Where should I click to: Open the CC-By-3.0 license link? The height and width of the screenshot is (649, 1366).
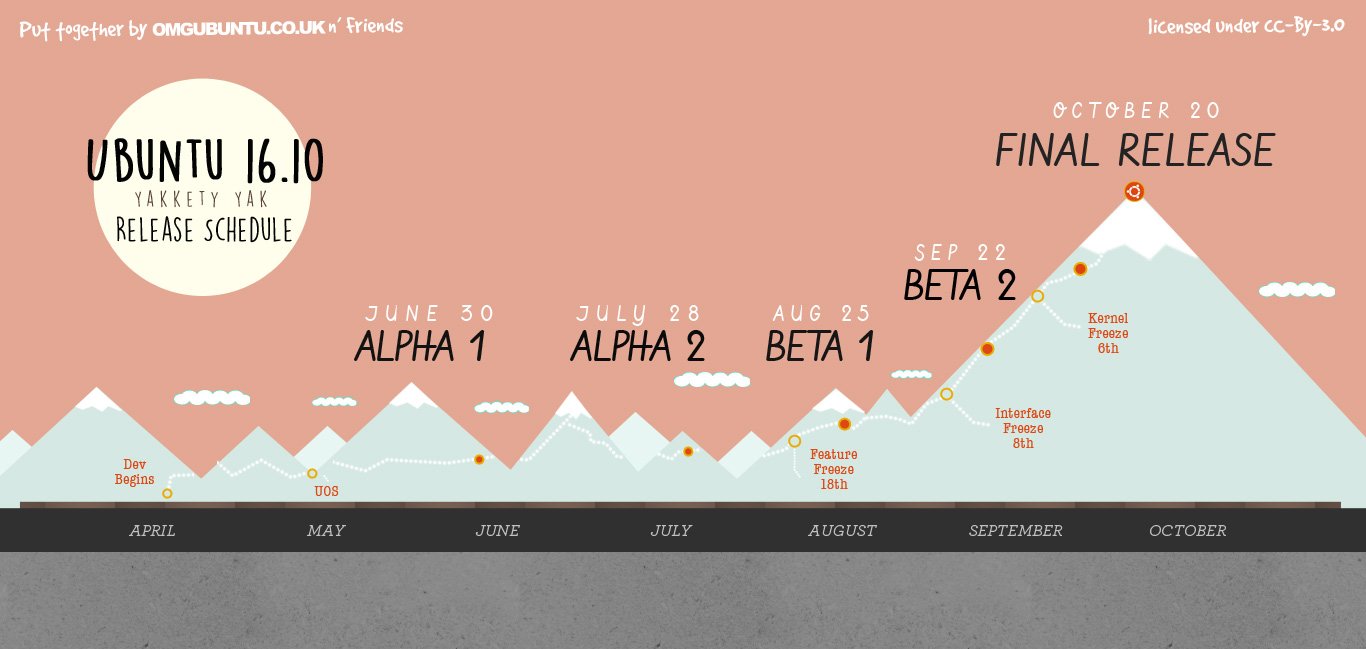(x=1300, y=27)
